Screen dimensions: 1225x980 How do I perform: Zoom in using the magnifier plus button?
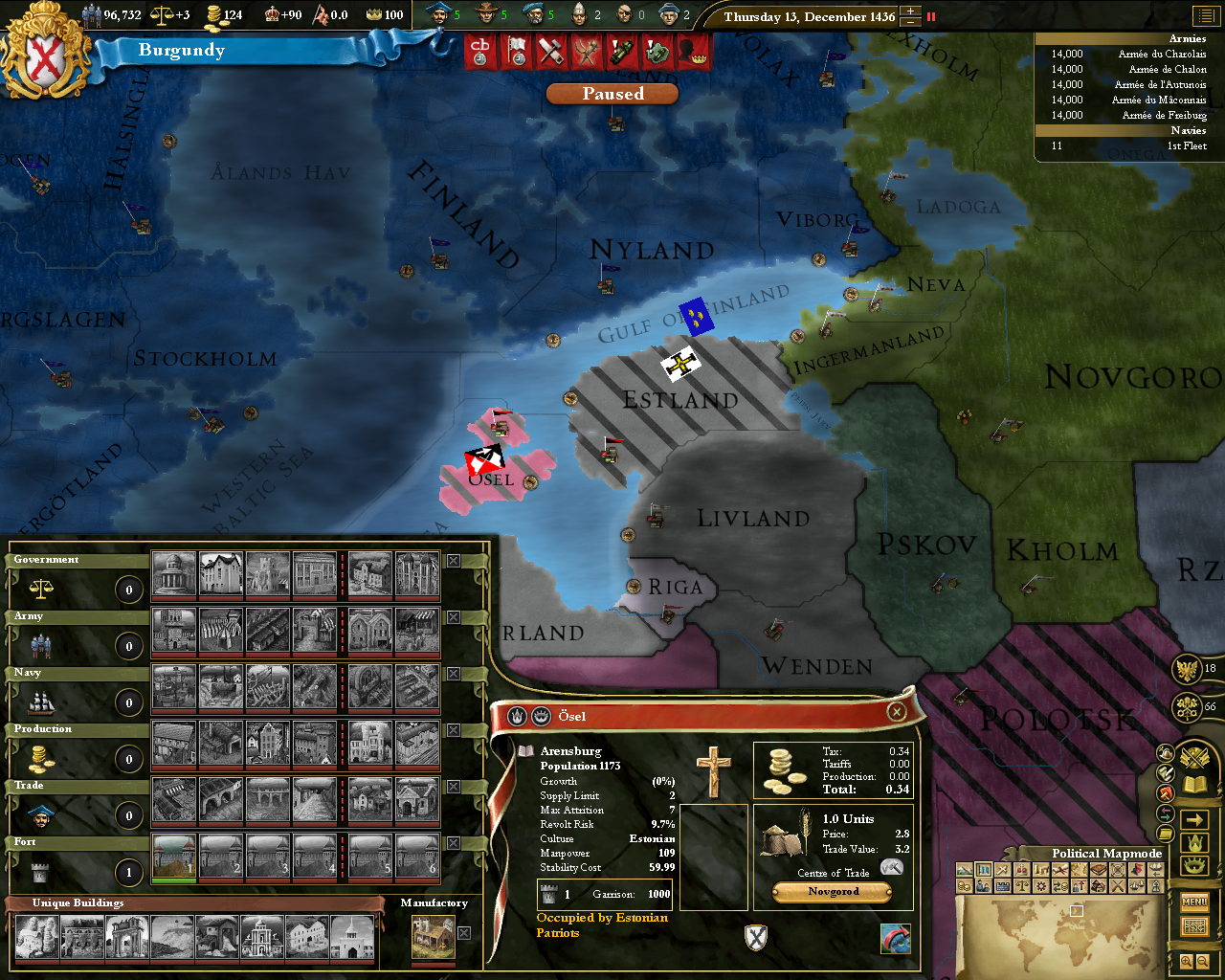click(1187, 962)
